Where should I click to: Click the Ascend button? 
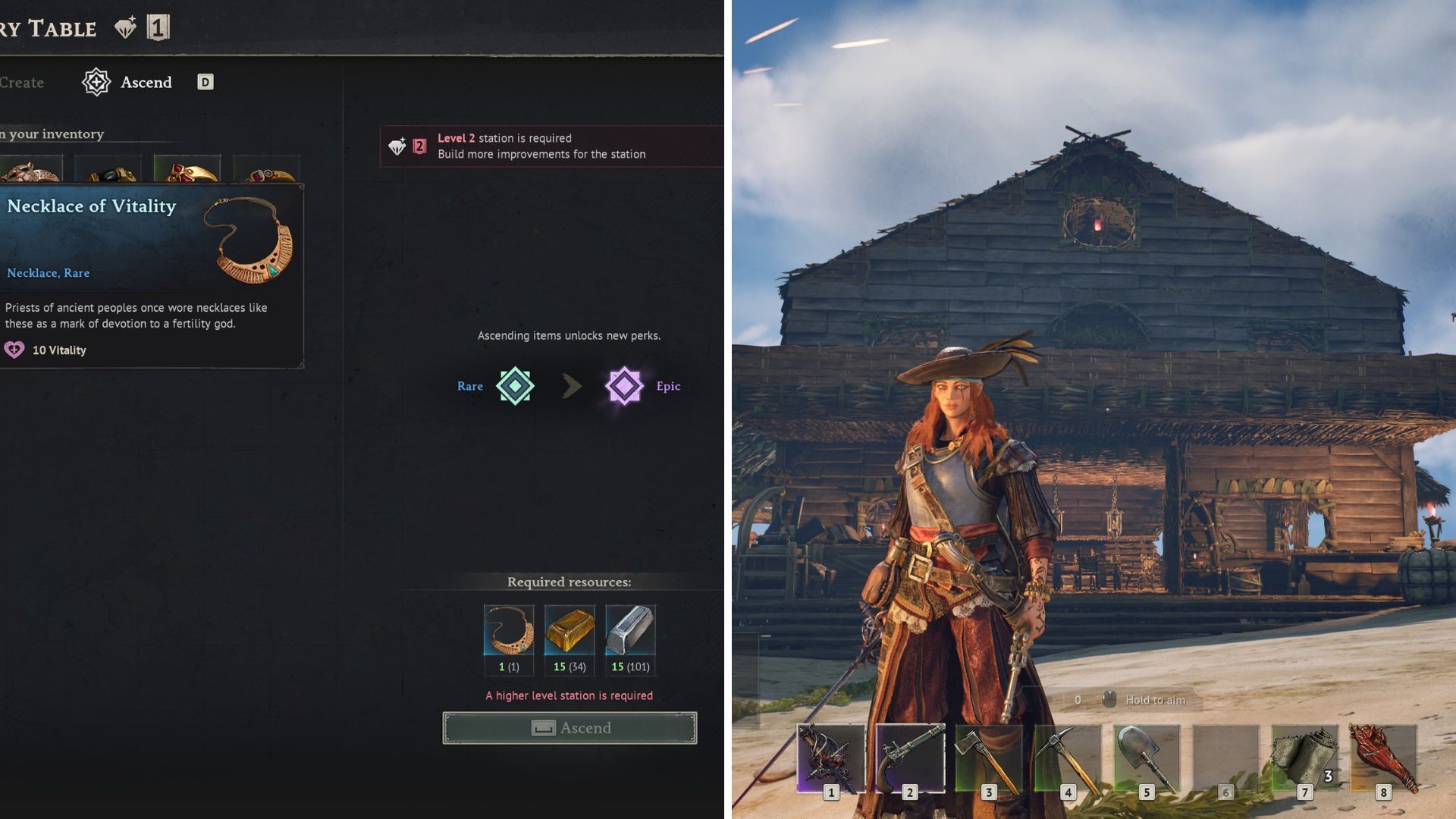tap(570, 728)
